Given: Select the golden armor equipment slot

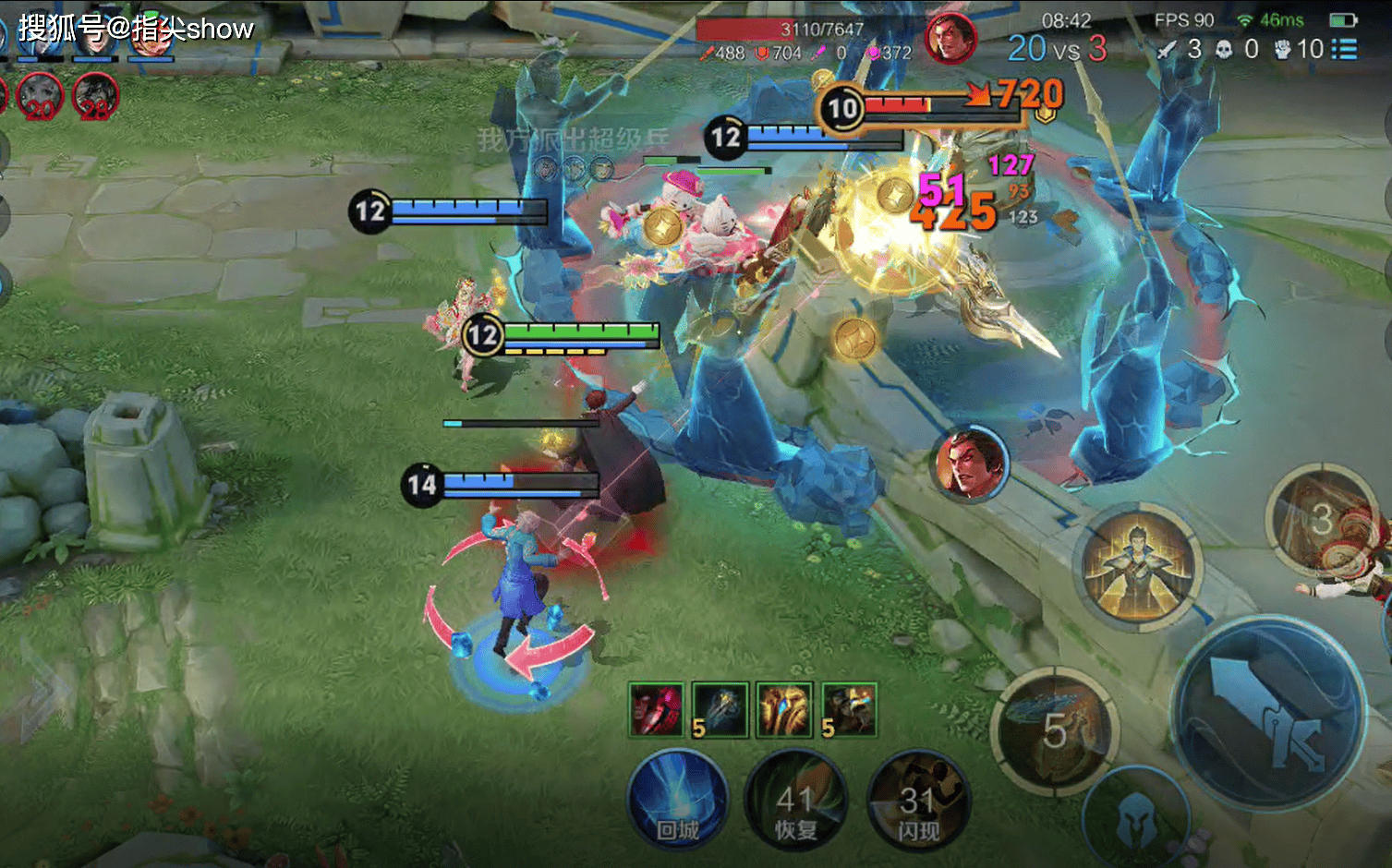Looking at the screenshot, I should click(x=784, y=709).
